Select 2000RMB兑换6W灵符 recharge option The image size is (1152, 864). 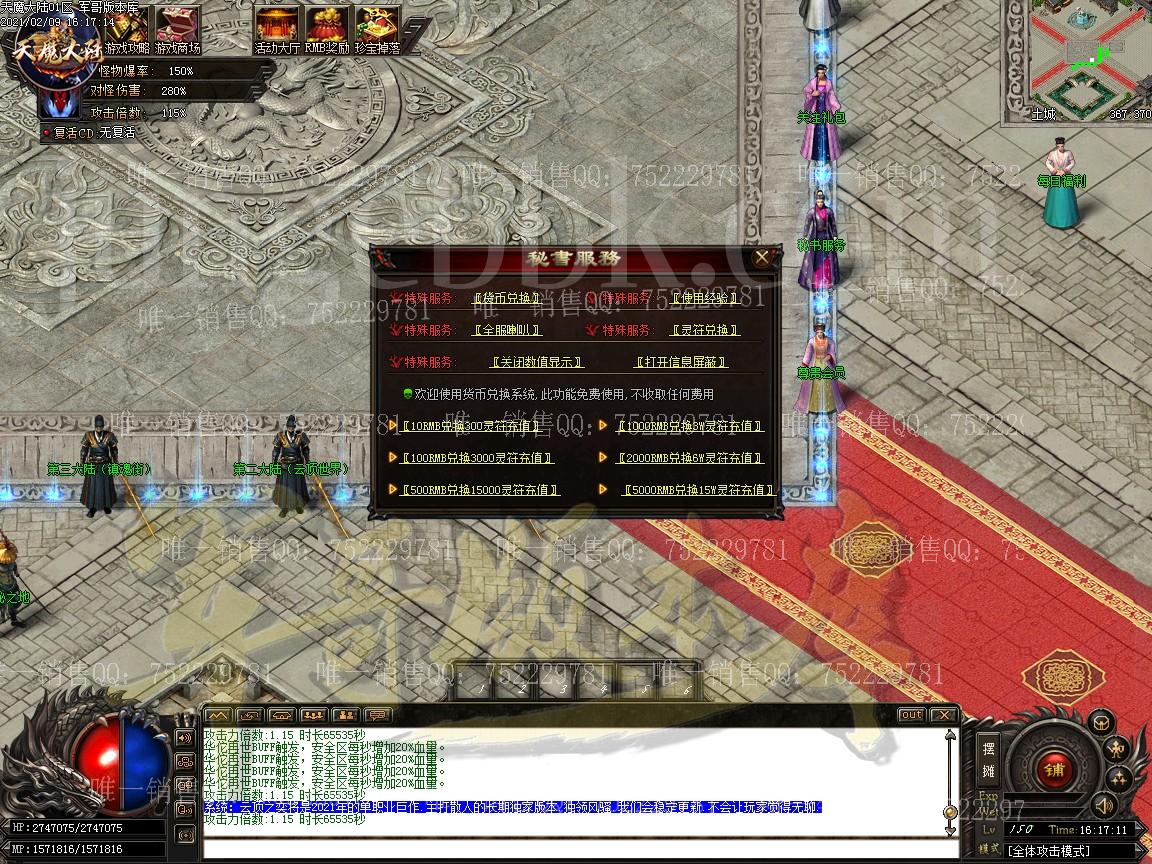tap(690, 458)
